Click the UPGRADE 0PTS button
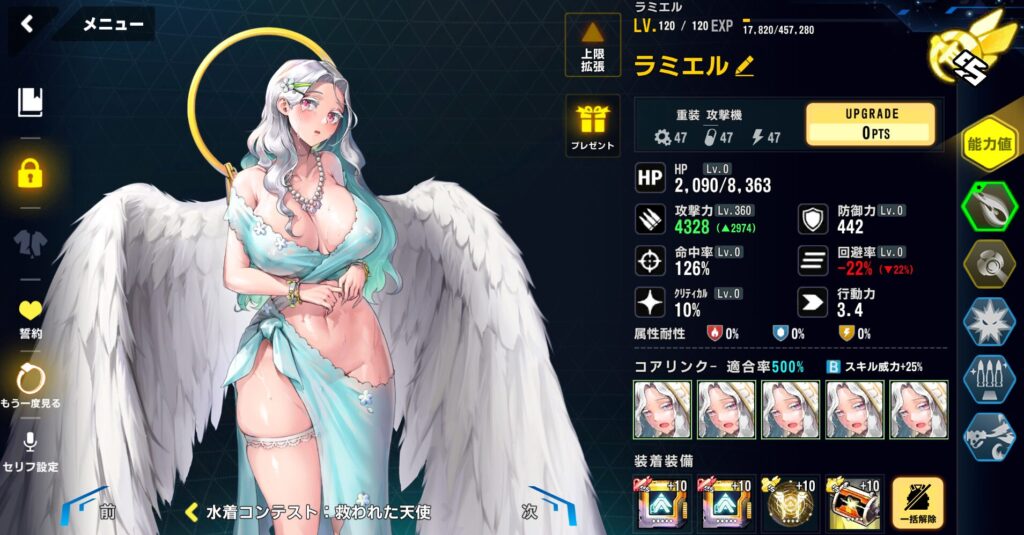Image resolution: width=1024 pixels, height=535 pixels. 869,124
